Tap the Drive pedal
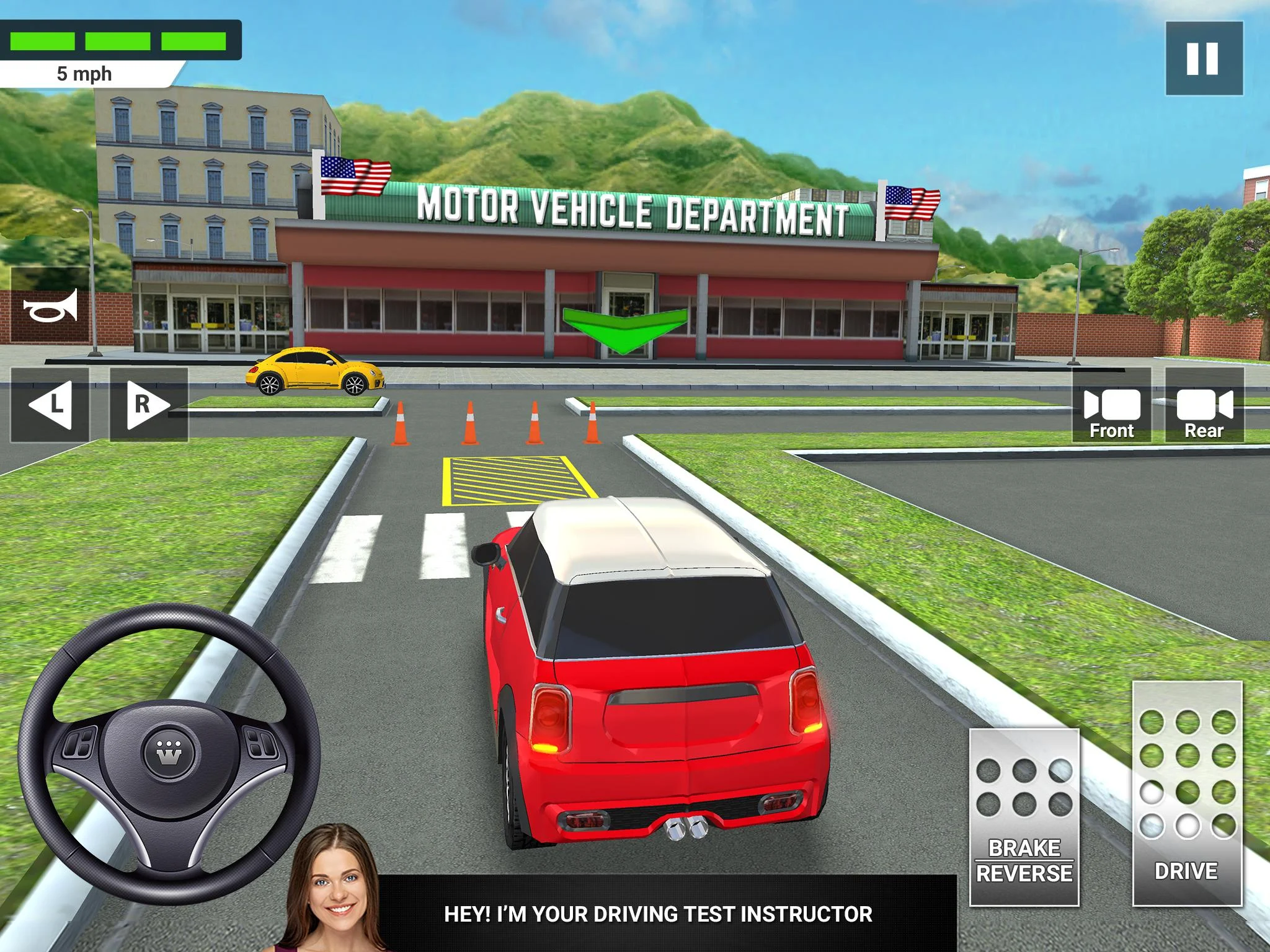Viewport: 1270px width, 952px height. click(x=1187, y=793)
